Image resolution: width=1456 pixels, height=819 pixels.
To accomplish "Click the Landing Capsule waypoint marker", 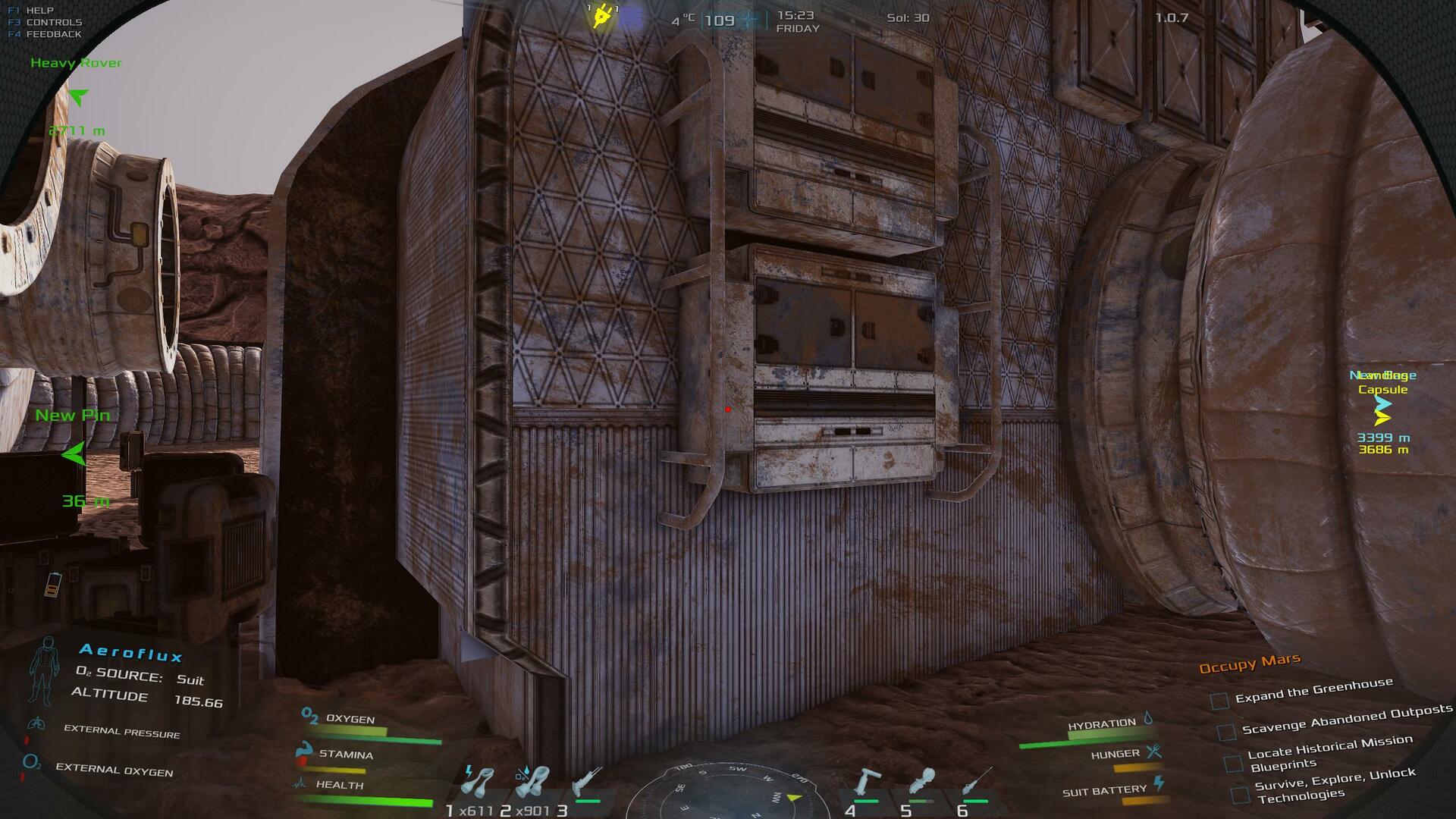I will click(x=1382, y=417).
